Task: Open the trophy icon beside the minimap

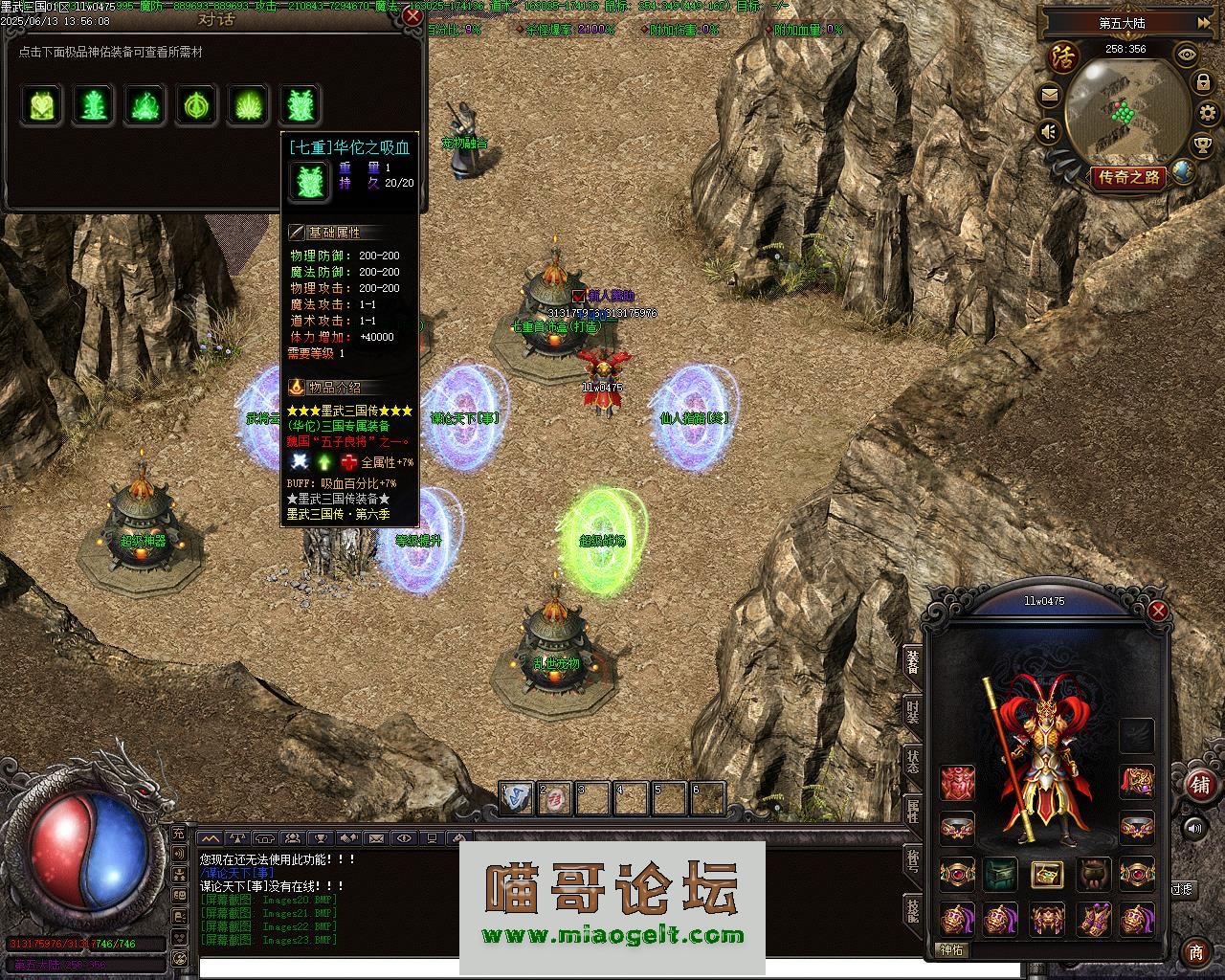Action: tap(1202, 145)
